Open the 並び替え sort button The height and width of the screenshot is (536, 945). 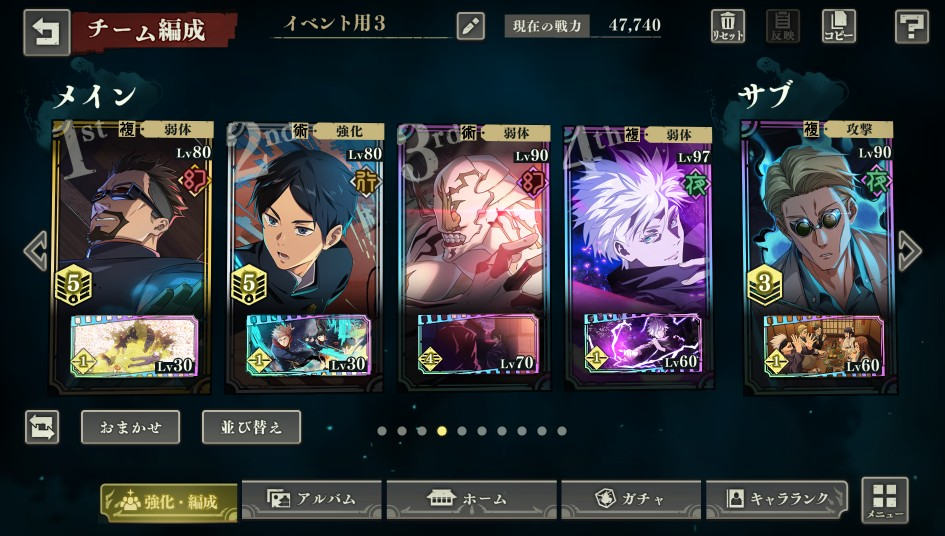coord(251,427)
